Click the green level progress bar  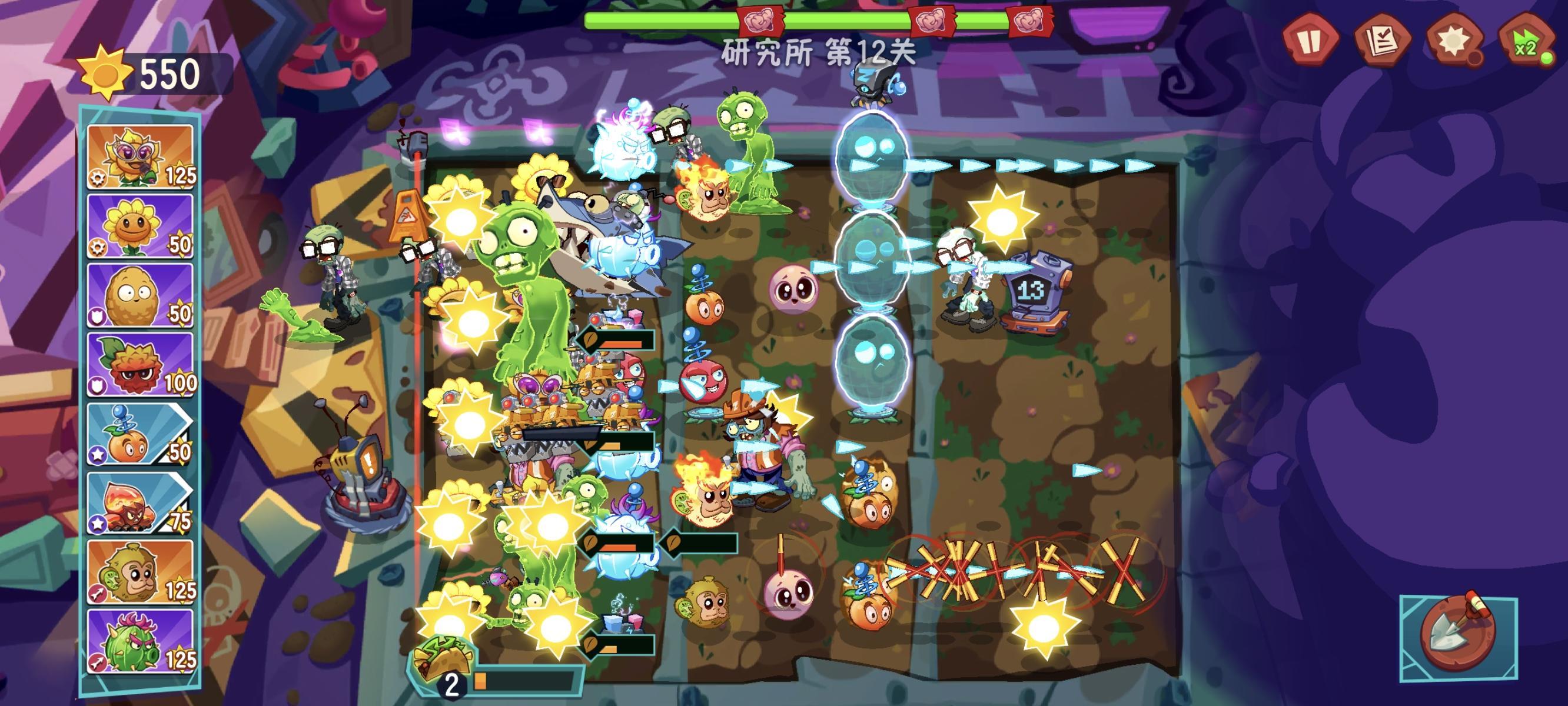click(x=670, y=21)
